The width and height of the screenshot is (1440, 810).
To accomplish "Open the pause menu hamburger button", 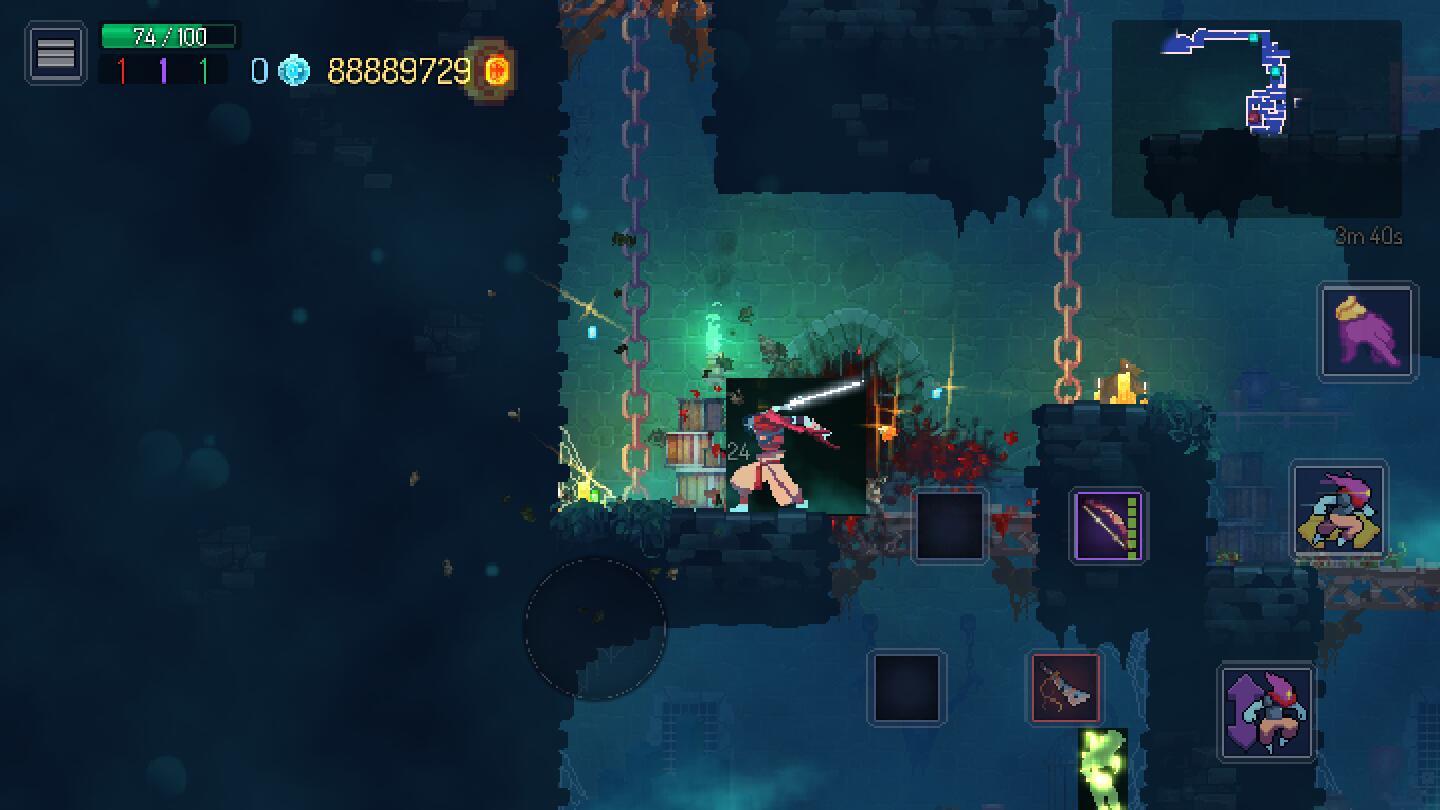I will (x=55, y=53).
